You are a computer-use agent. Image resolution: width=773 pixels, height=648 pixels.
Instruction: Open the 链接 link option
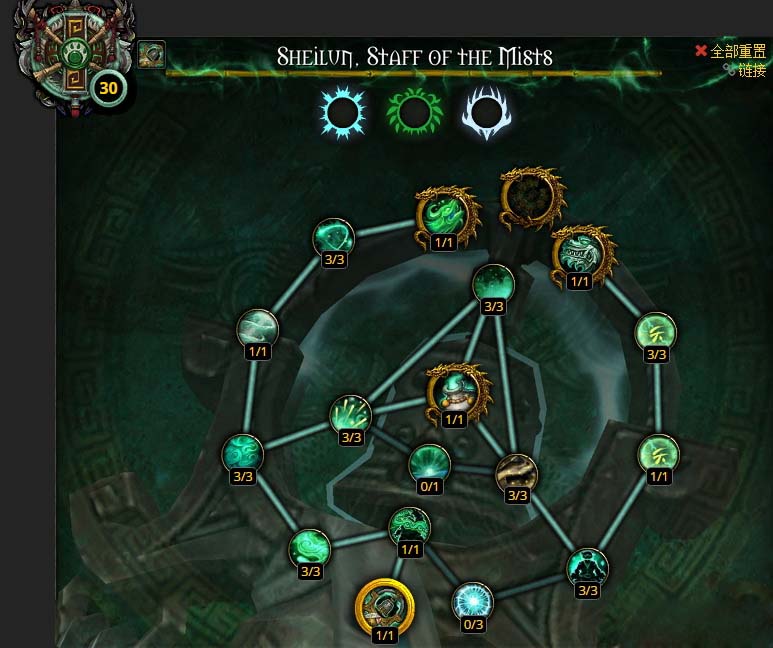click(751, 70)
